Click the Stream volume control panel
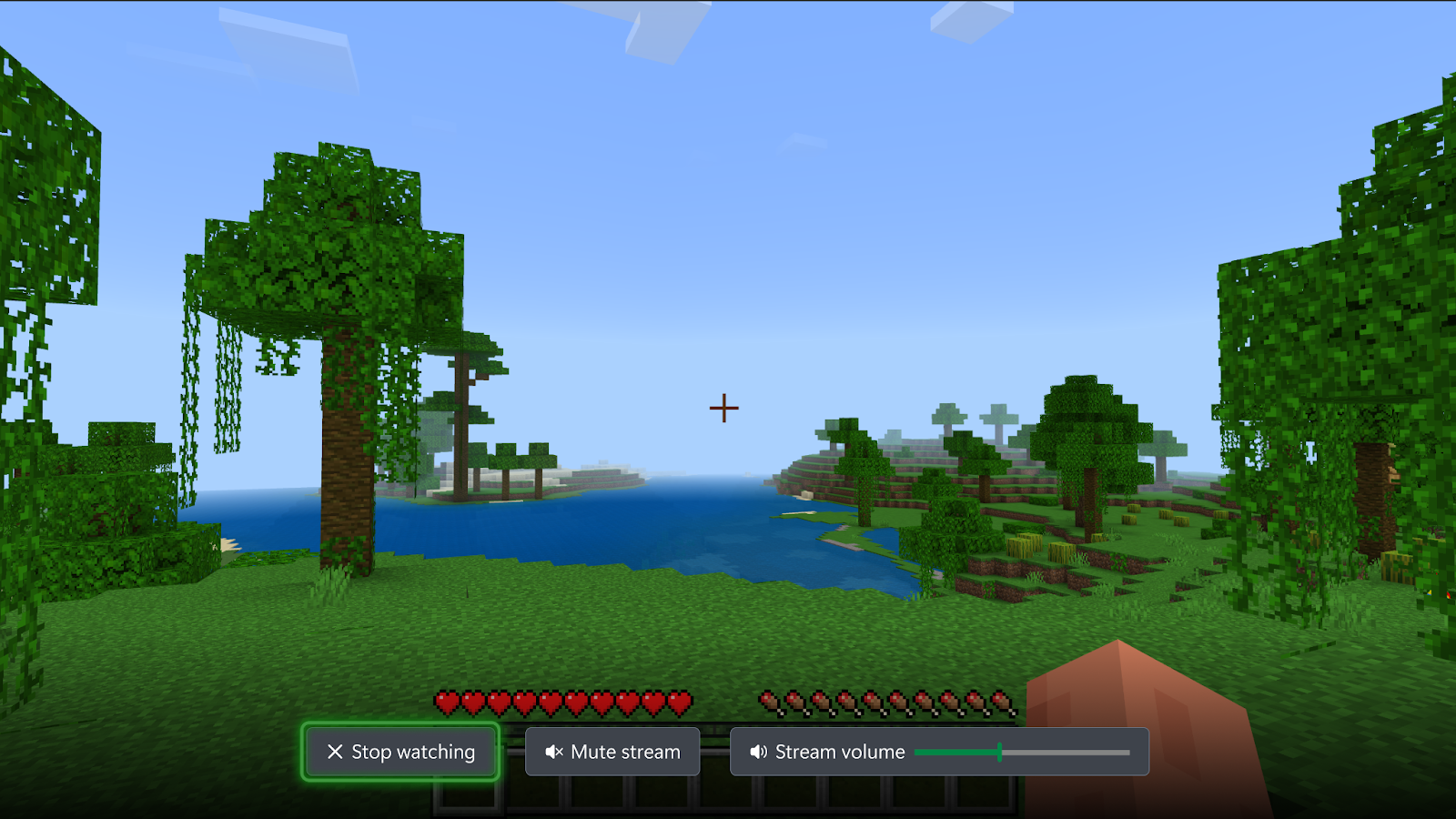 coord(937,752)
